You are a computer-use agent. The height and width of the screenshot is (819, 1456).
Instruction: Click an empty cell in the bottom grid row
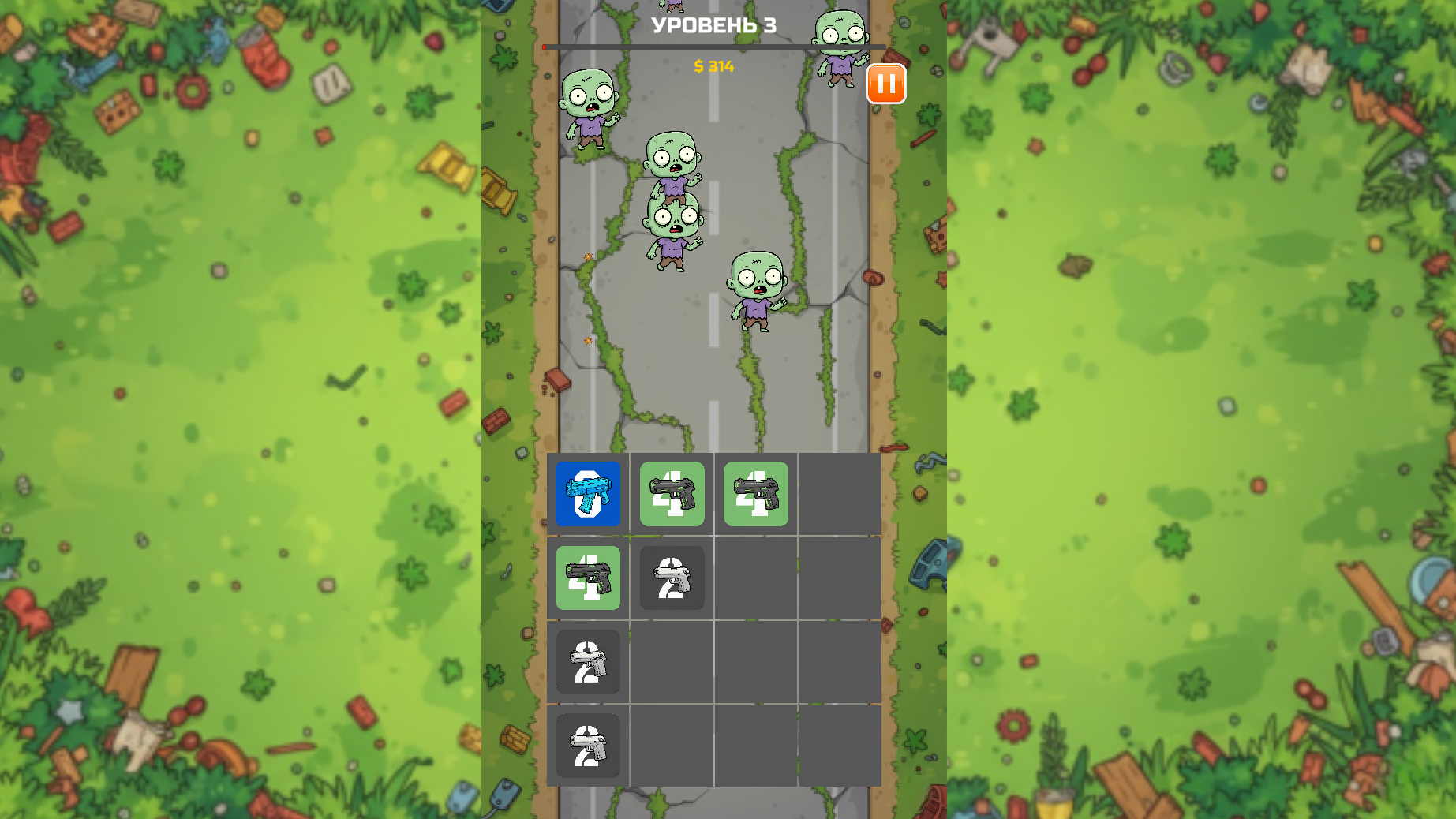(756, 746)
